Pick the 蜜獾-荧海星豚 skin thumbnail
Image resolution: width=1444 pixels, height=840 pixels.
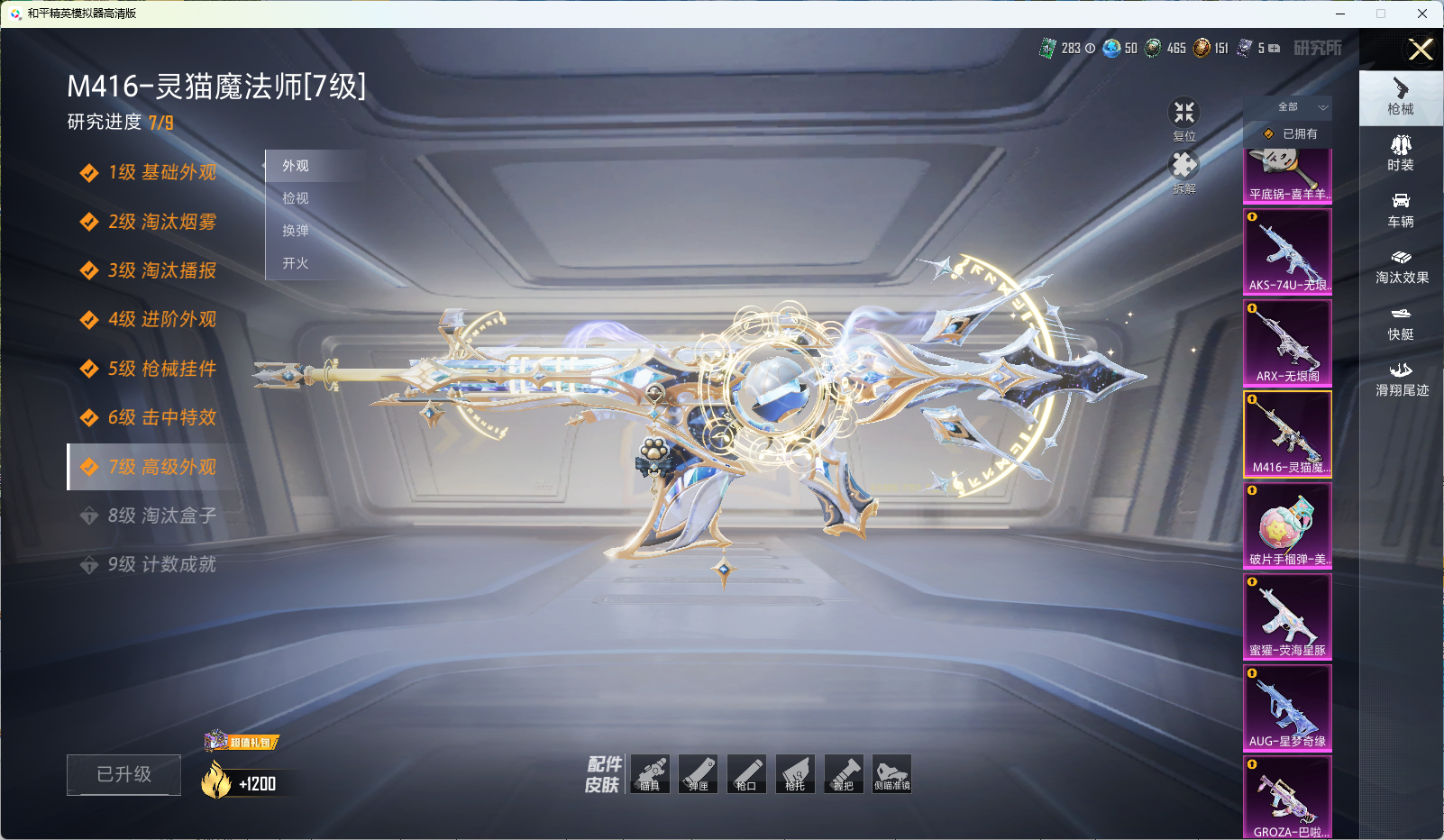point(1287,616)
